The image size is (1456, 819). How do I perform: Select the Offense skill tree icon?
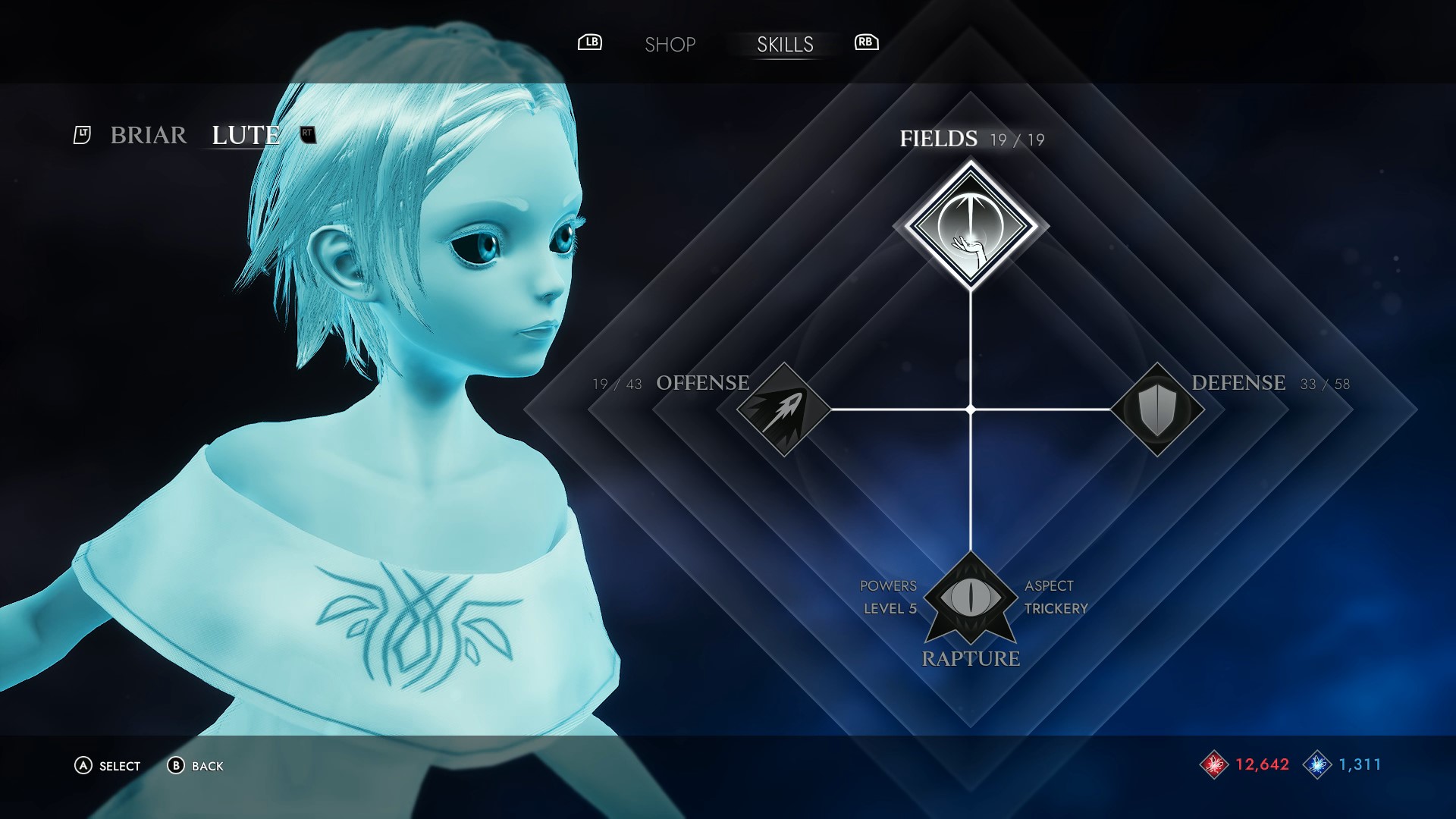(x=783, y=409)
